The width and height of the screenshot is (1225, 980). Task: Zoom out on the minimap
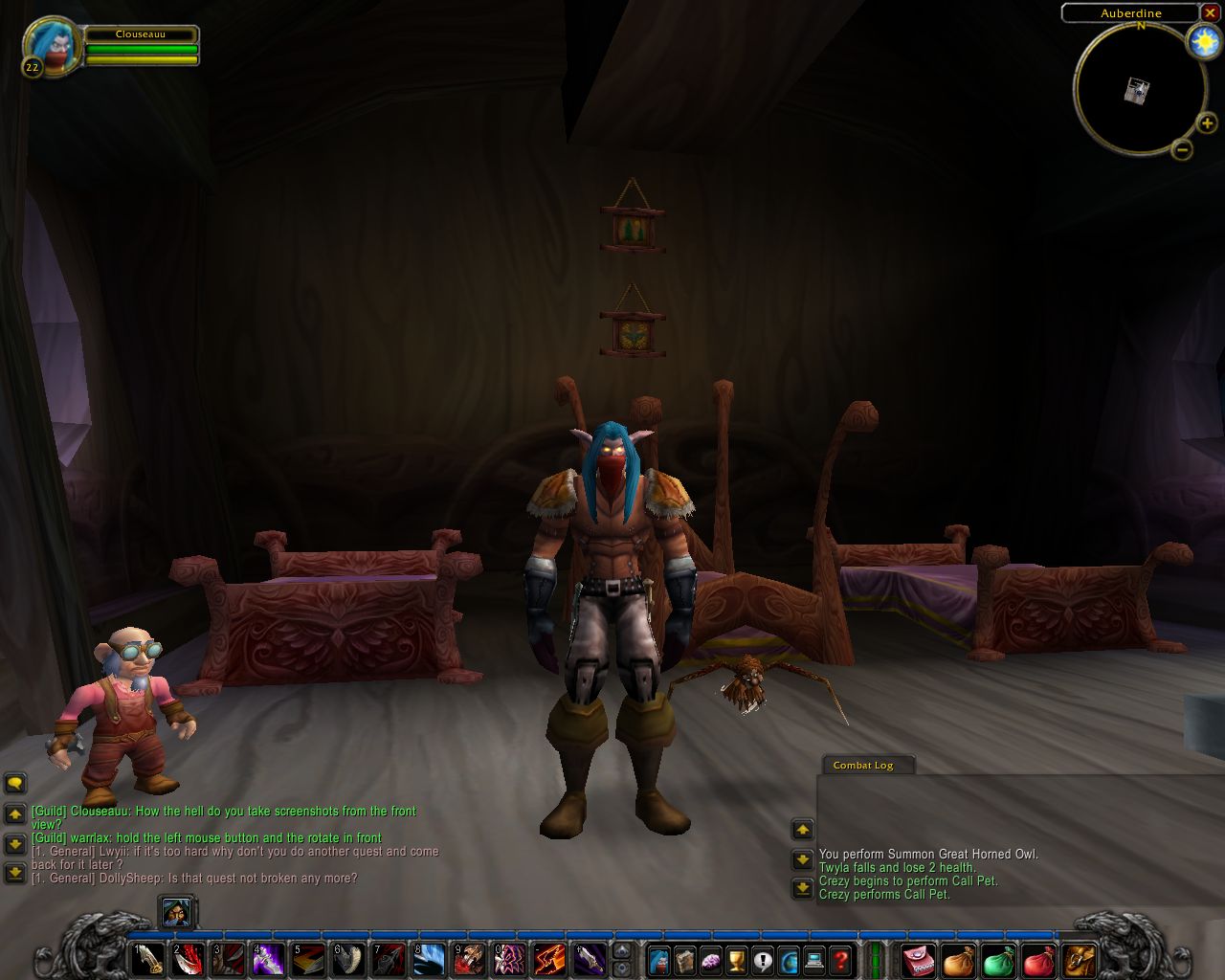click(x=1182, y=149)
